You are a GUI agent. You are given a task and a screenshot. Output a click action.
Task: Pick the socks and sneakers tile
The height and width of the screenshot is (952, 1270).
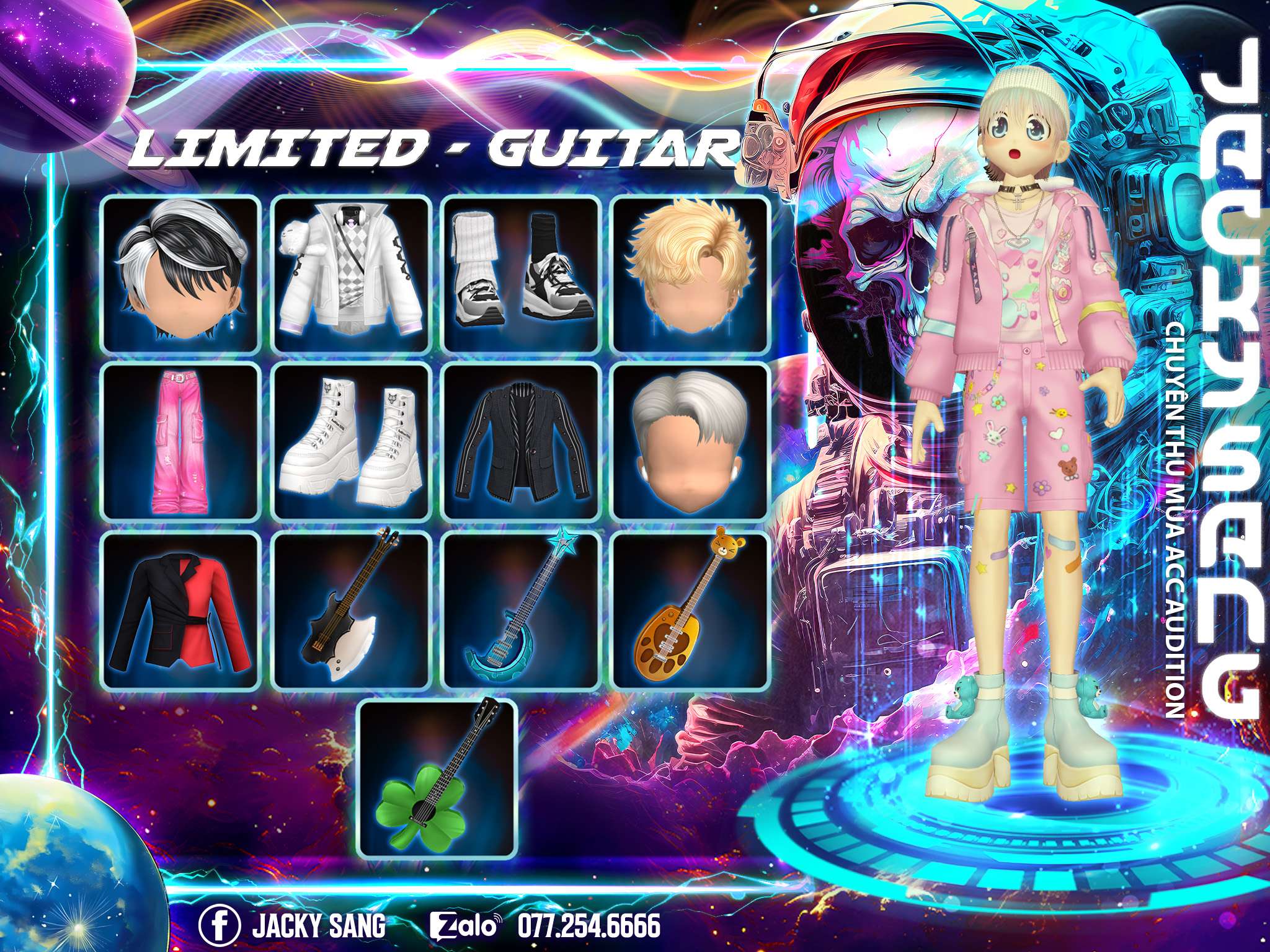pyautogui.click(x=521, y=274)
